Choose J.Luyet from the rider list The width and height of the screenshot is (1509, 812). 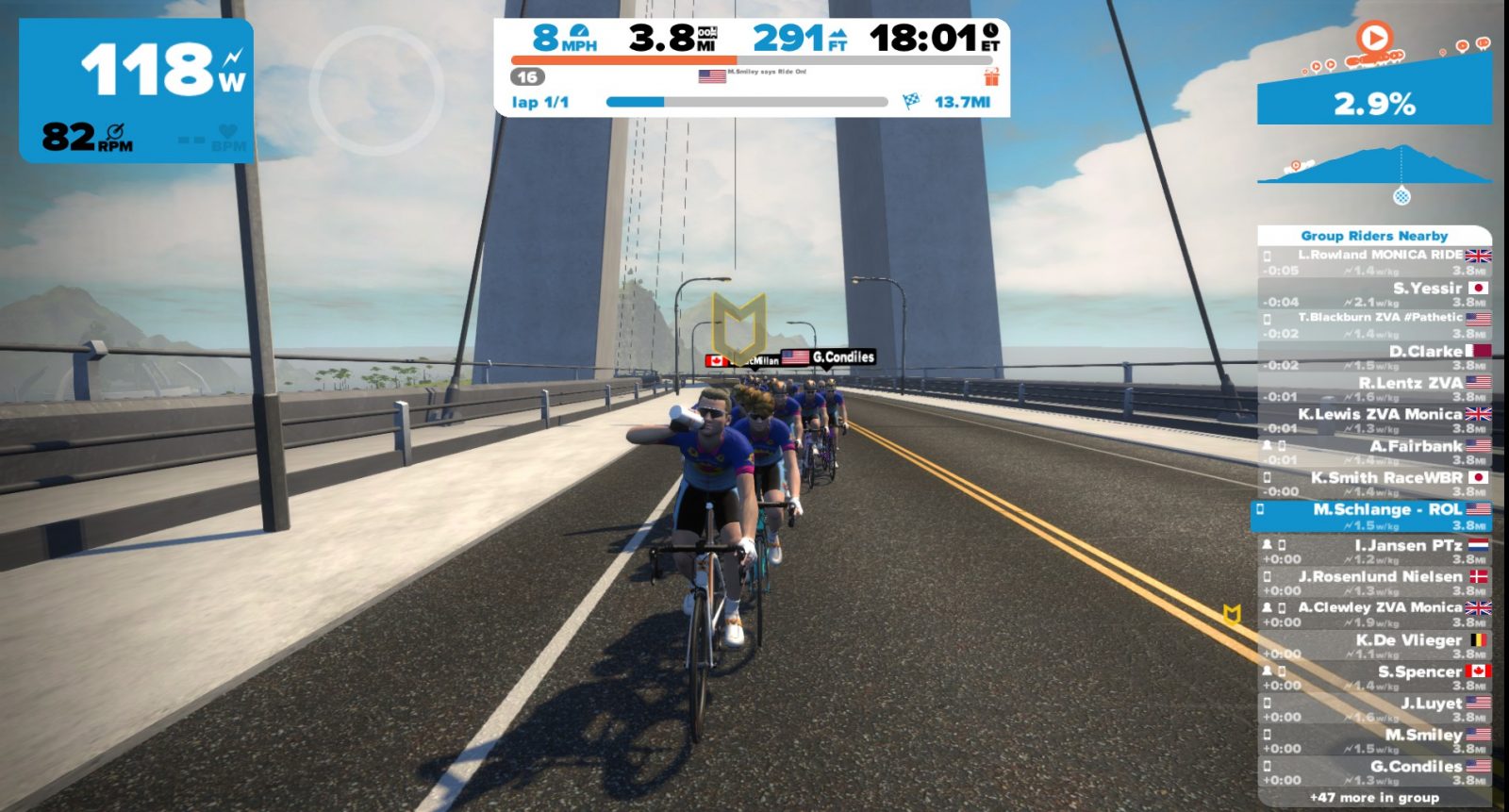(x=1374, y=709)
